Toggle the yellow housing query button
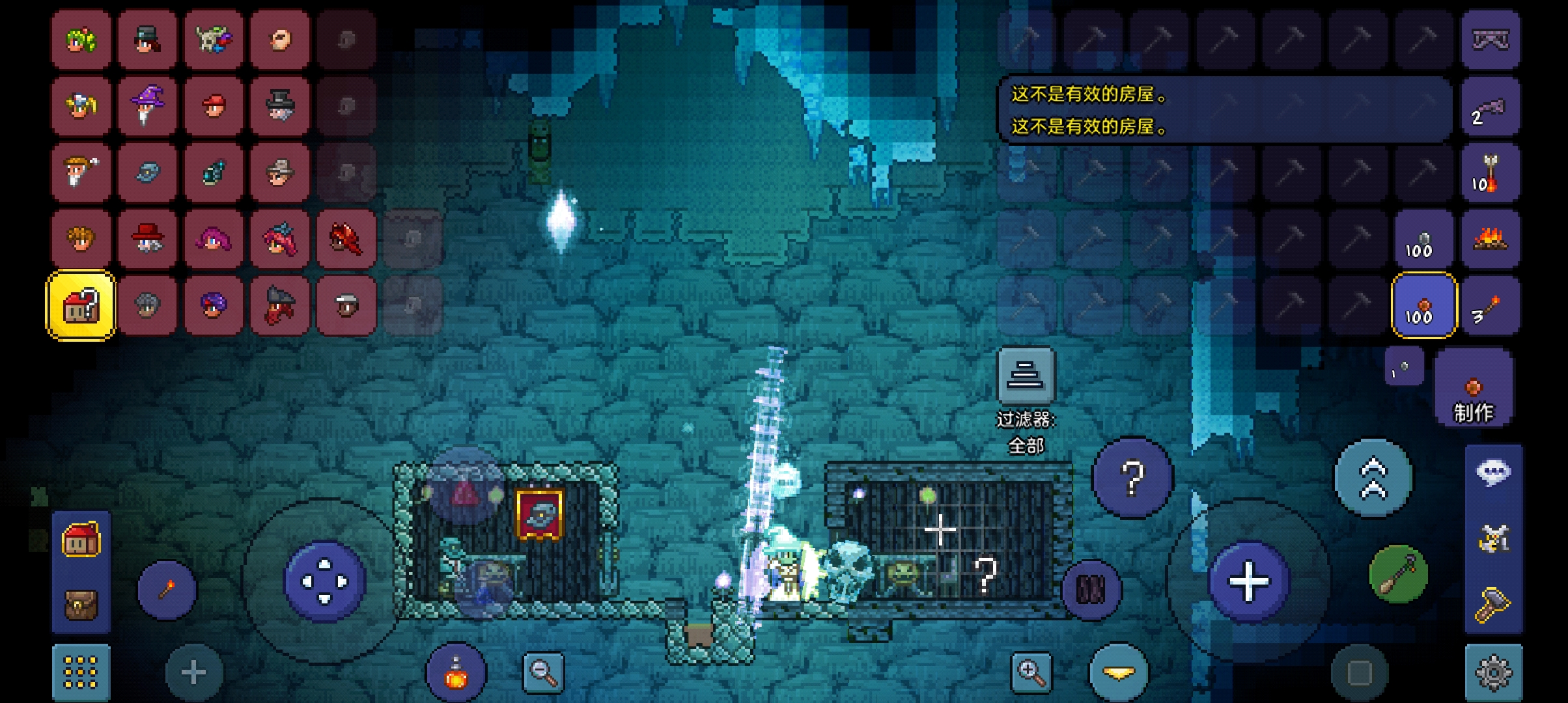Image resolution: width=1568 pixels, height=703 pixels. (81, 305)
